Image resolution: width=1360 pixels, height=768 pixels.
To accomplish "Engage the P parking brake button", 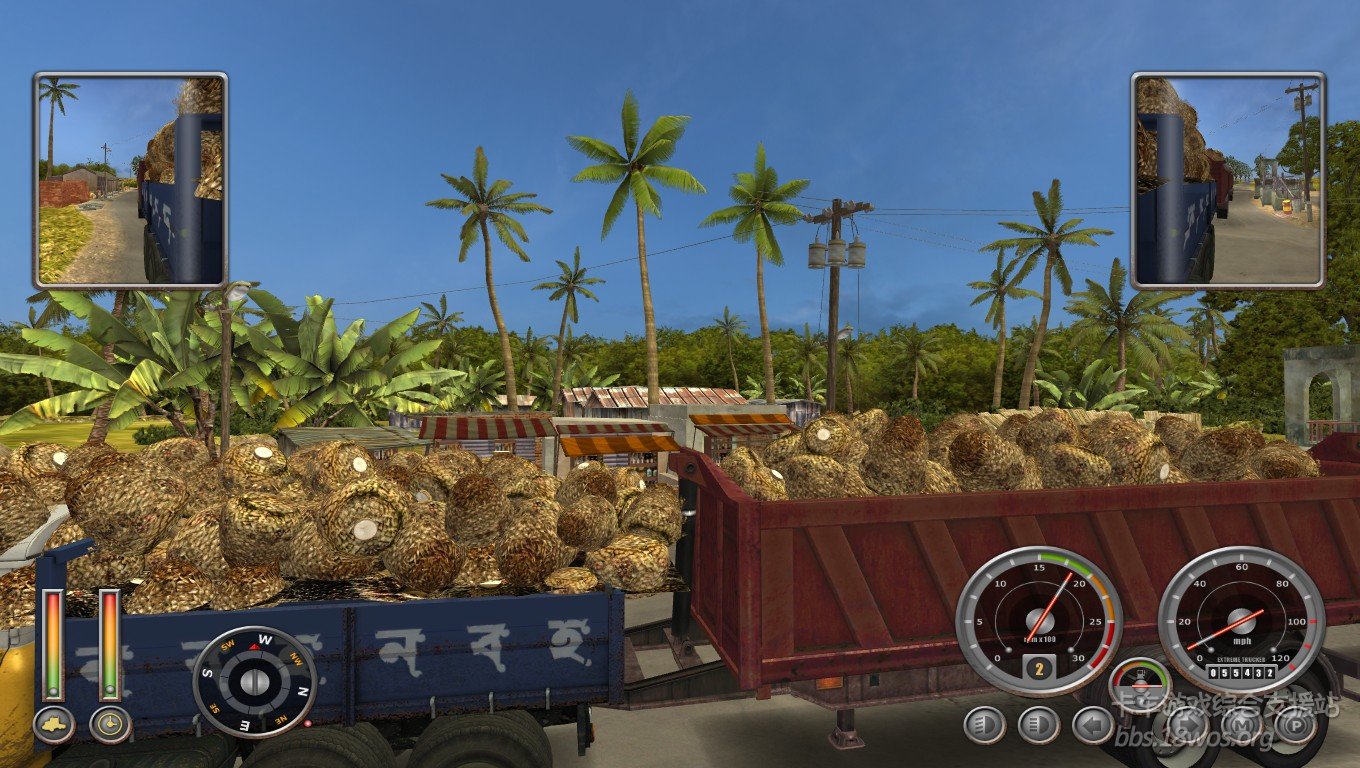I will pyautogui.click(x=1296, y=725).
